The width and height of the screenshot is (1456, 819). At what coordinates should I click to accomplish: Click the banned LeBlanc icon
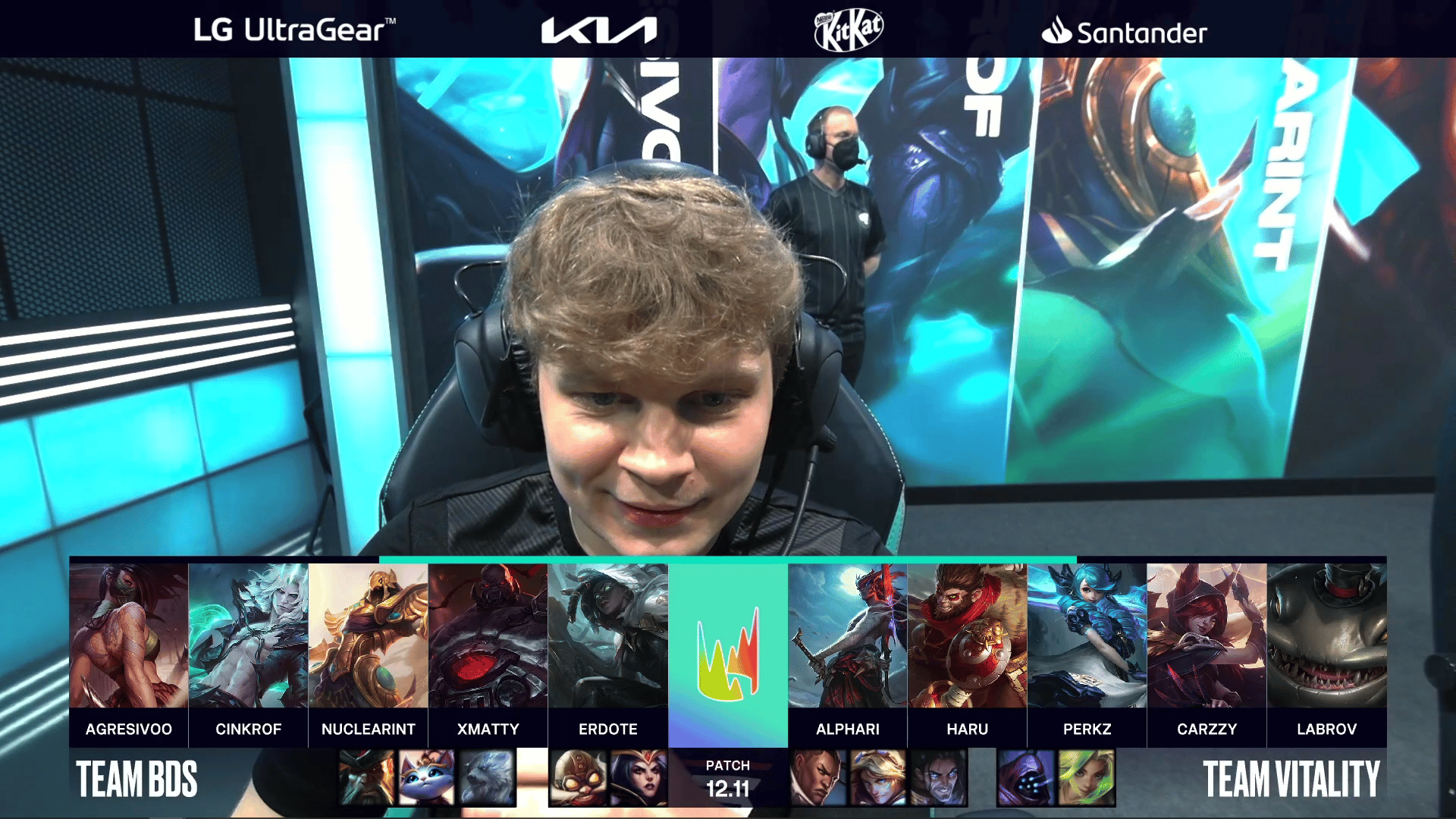point(639,777)
